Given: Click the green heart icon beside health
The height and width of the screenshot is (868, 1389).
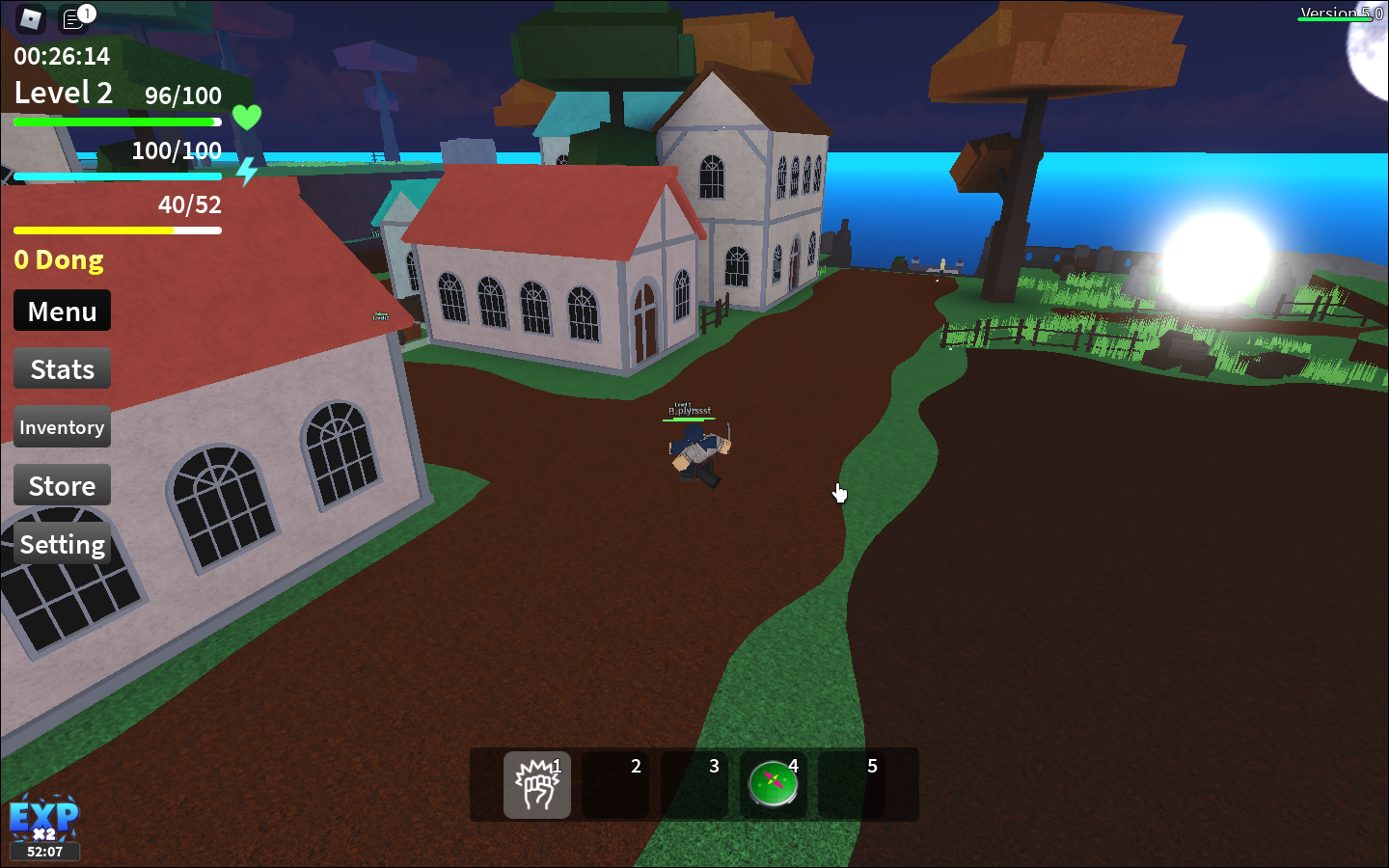Looking at the screenshot, I should click(248, 117).
